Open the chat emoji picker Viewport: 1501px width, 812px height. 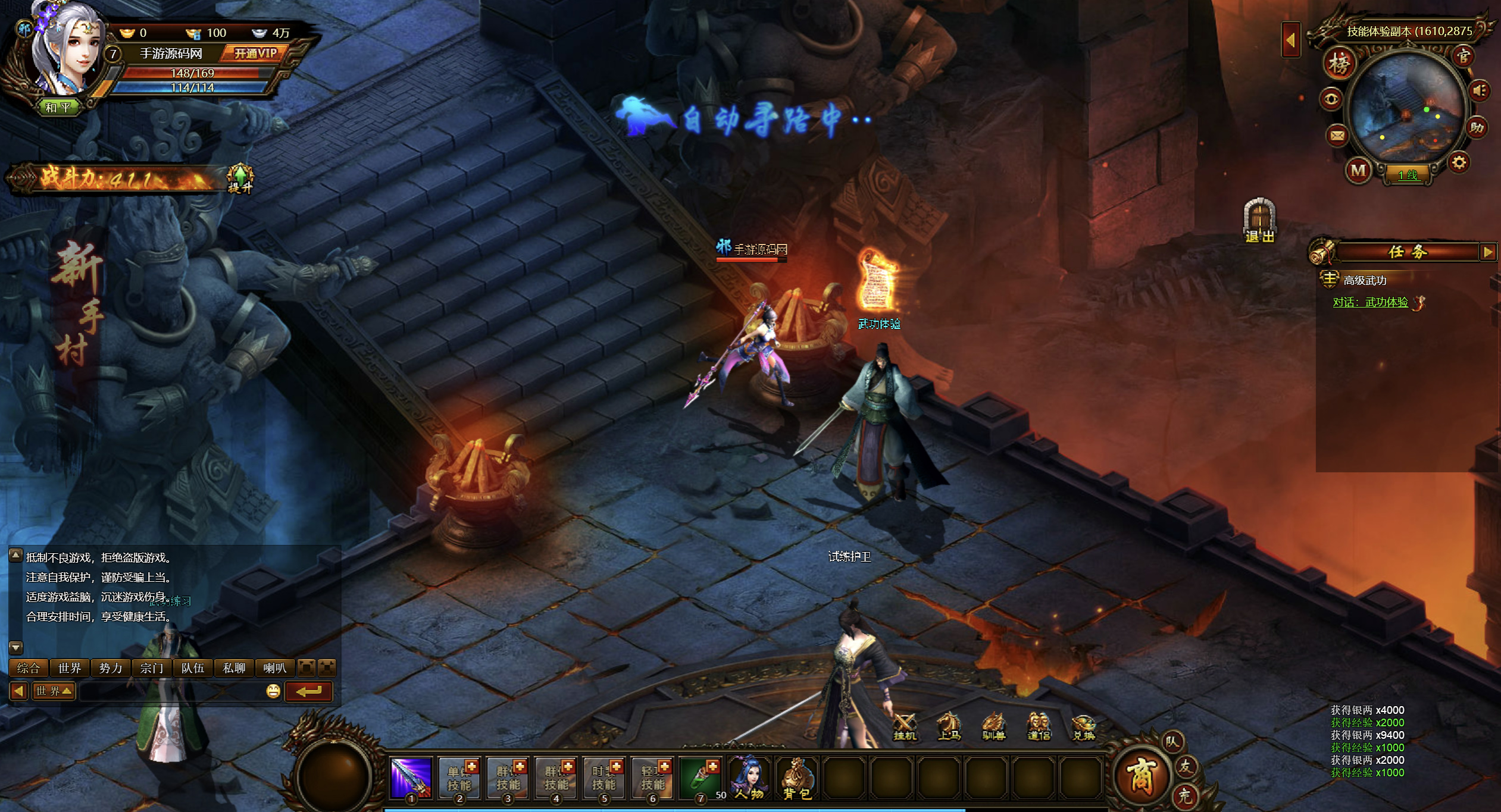(273, 691)
